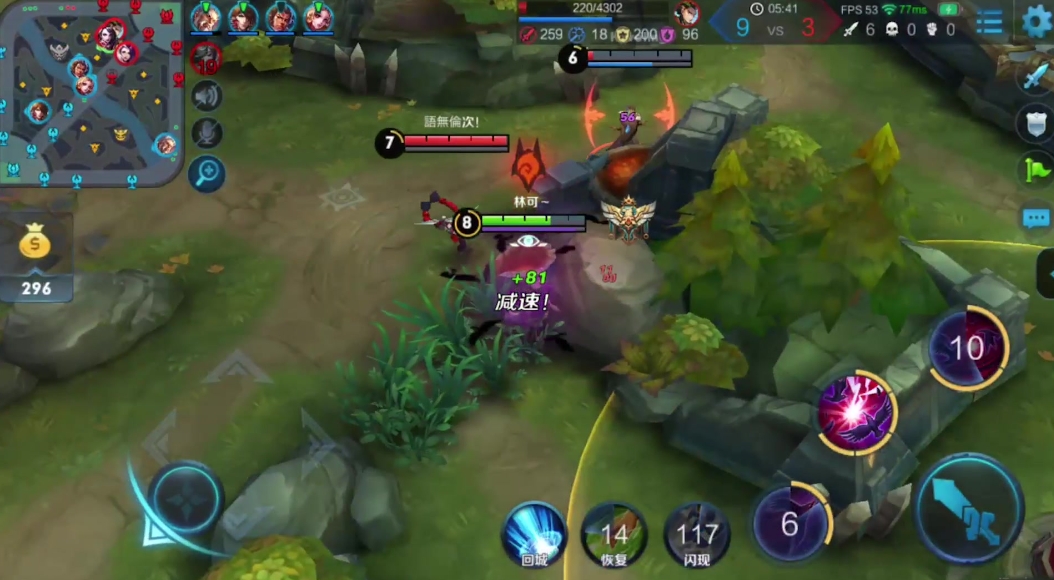This screenshot has width=1054, height=580.
Task: Open the blue quick chat bubble
Action: pos(1036,217)
